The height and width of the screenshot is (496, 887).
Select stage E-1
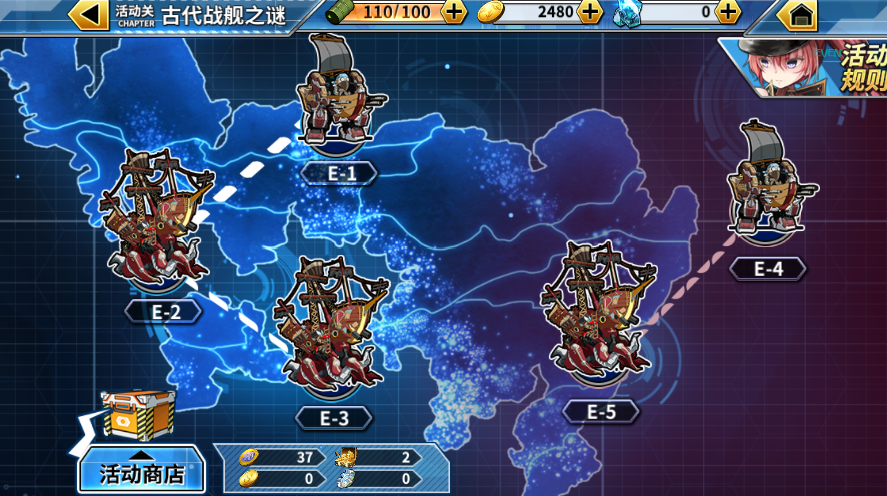341,100
